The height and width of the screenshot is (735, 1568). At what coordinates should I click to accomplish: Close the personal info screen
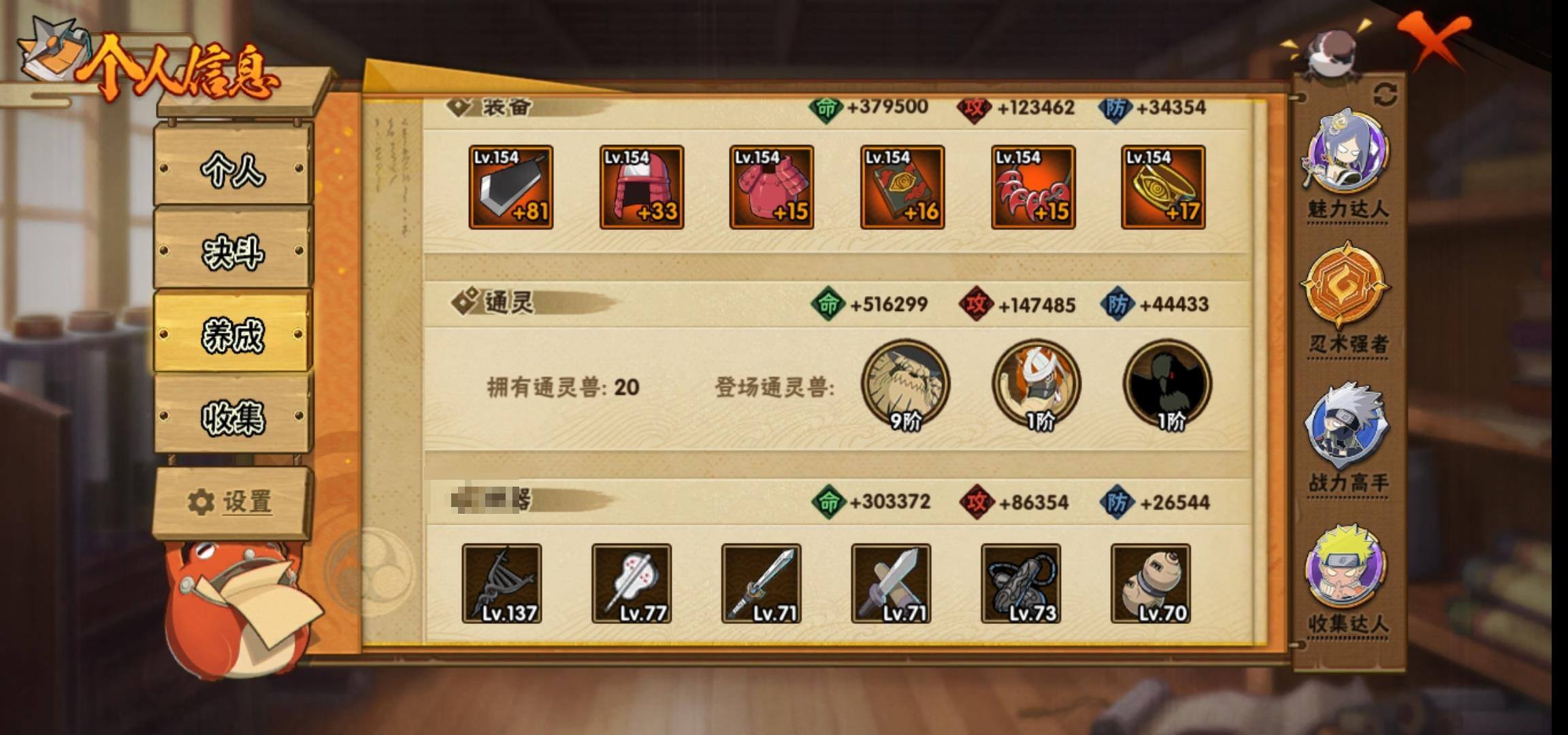click(1435, 41)
